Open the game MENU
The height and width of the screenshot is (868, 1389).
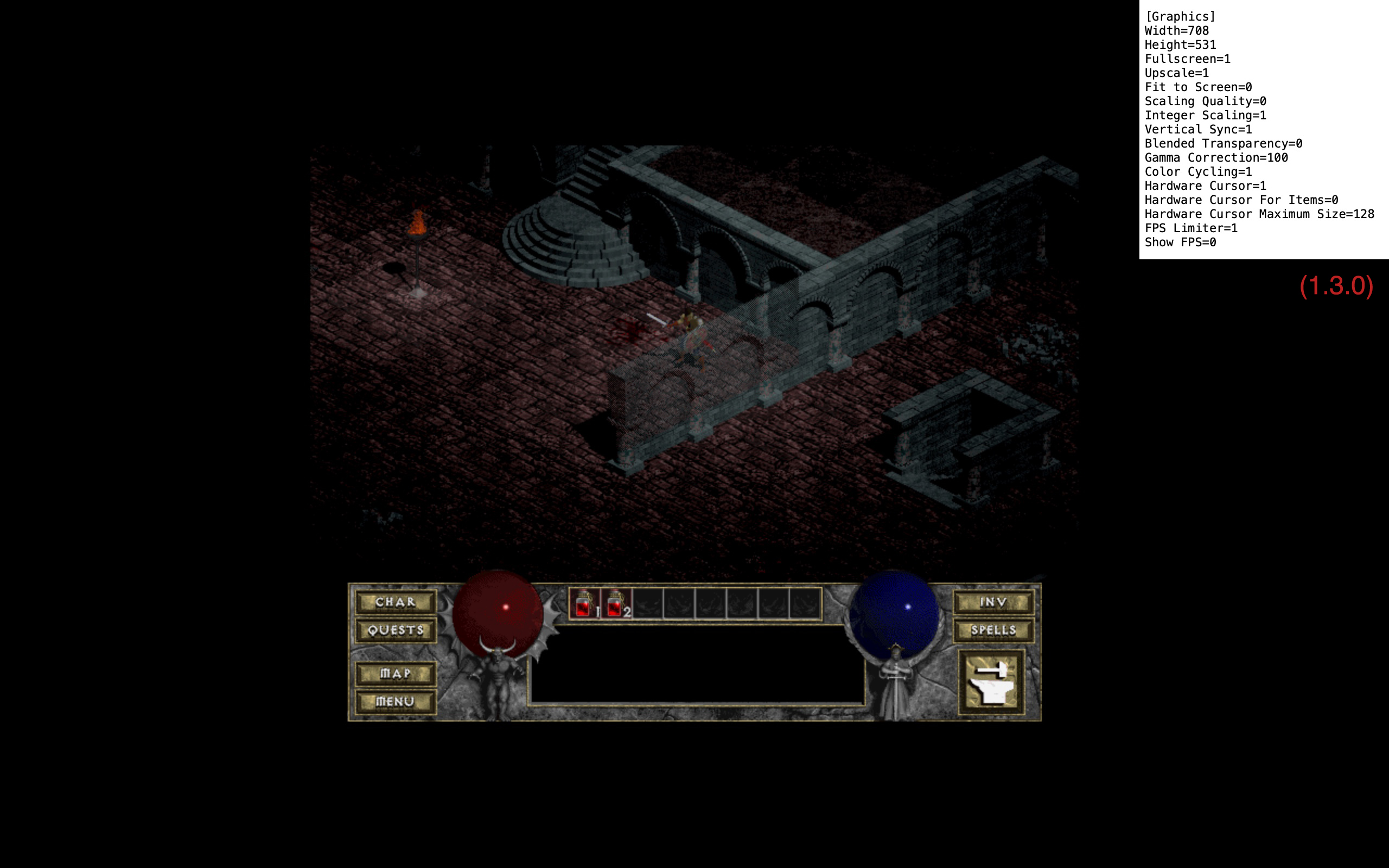coord(395,701)
